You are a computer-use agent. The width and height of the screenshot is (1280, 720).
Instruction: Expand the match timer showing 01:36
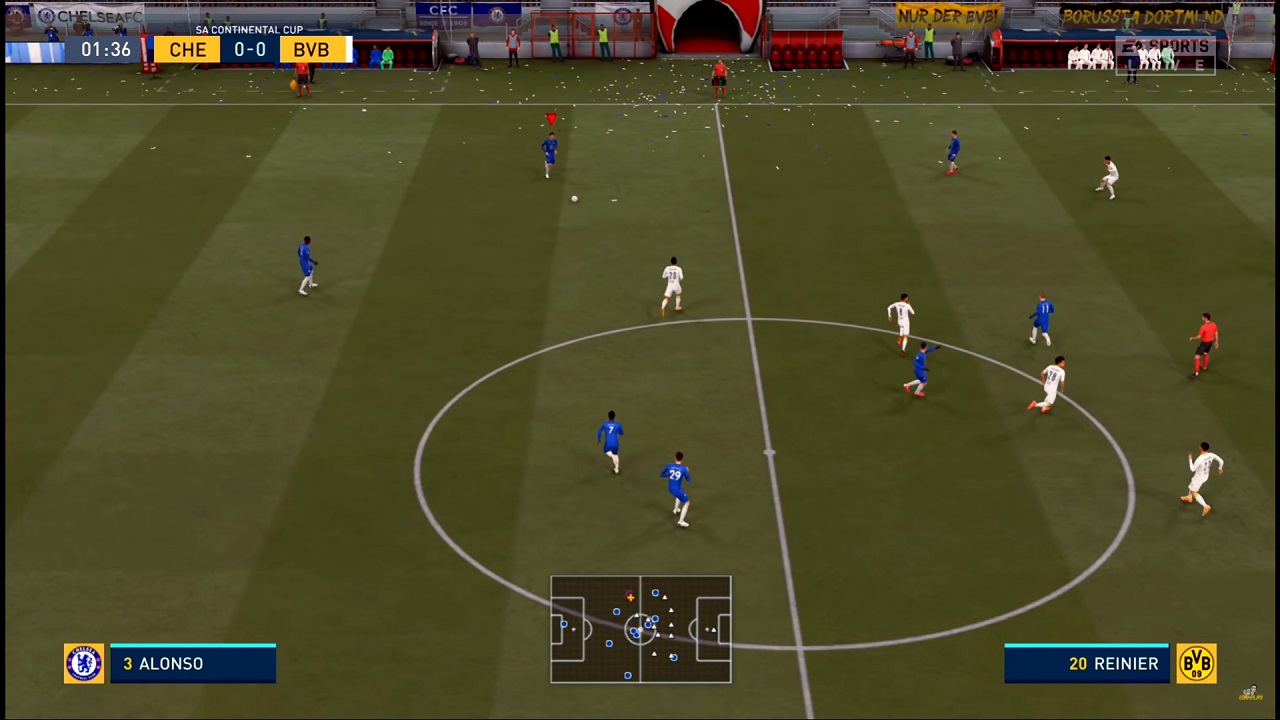(x=105, y=50)
